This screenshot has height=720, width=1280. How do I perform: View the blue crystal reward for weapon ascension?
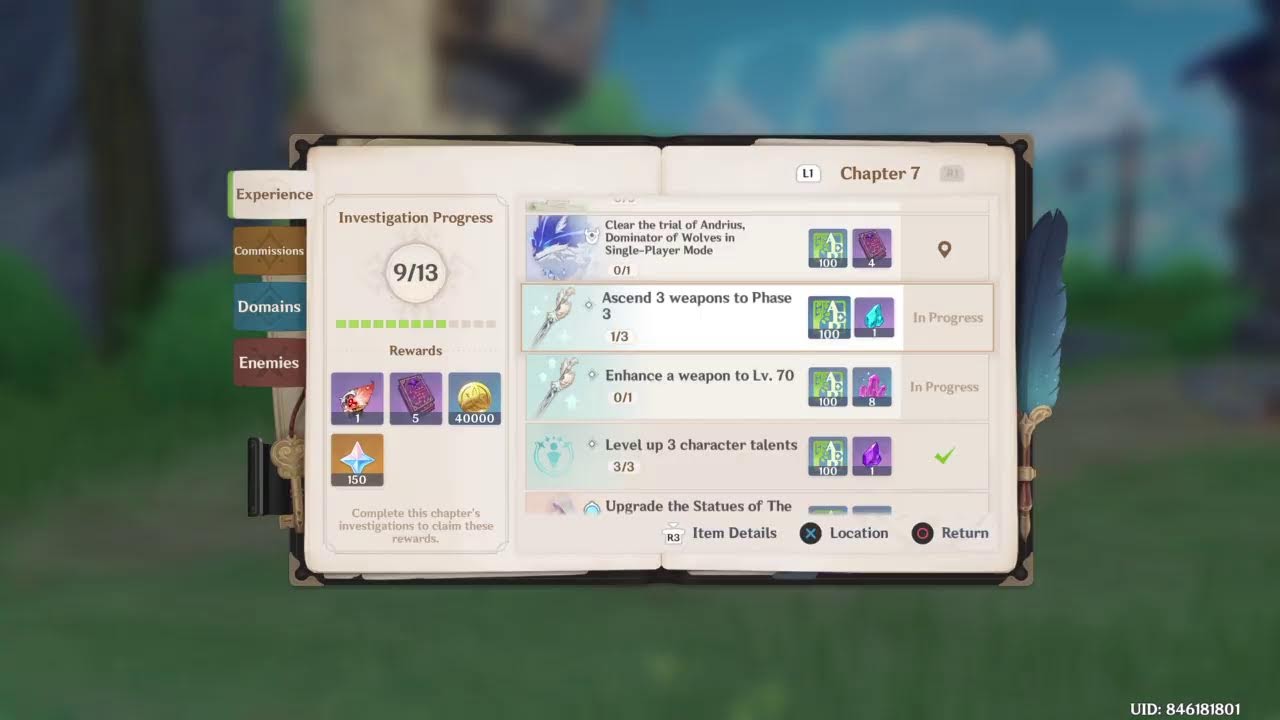tap(873, 318)
